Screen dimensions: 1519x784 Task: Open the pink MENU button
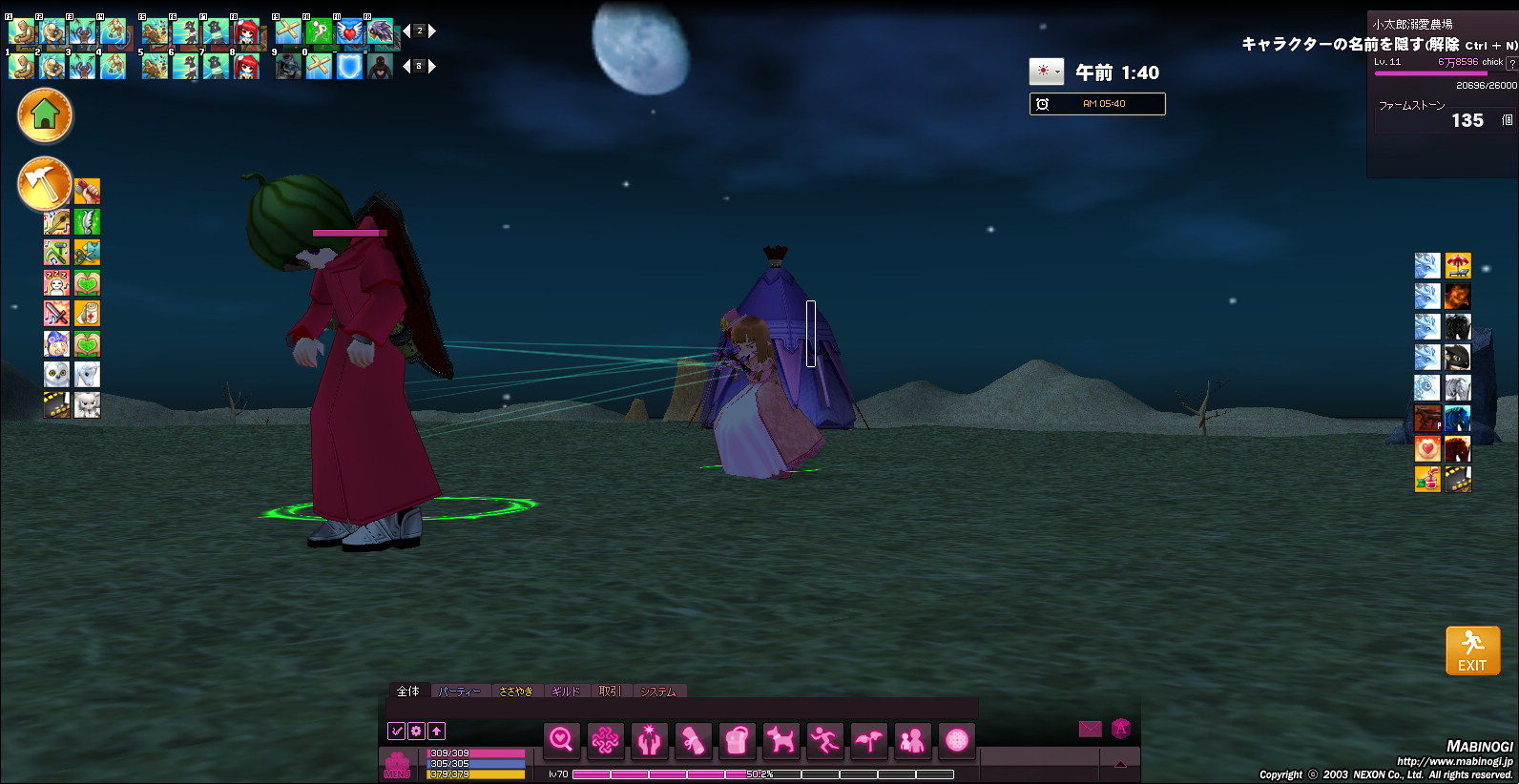pos(397,764)
